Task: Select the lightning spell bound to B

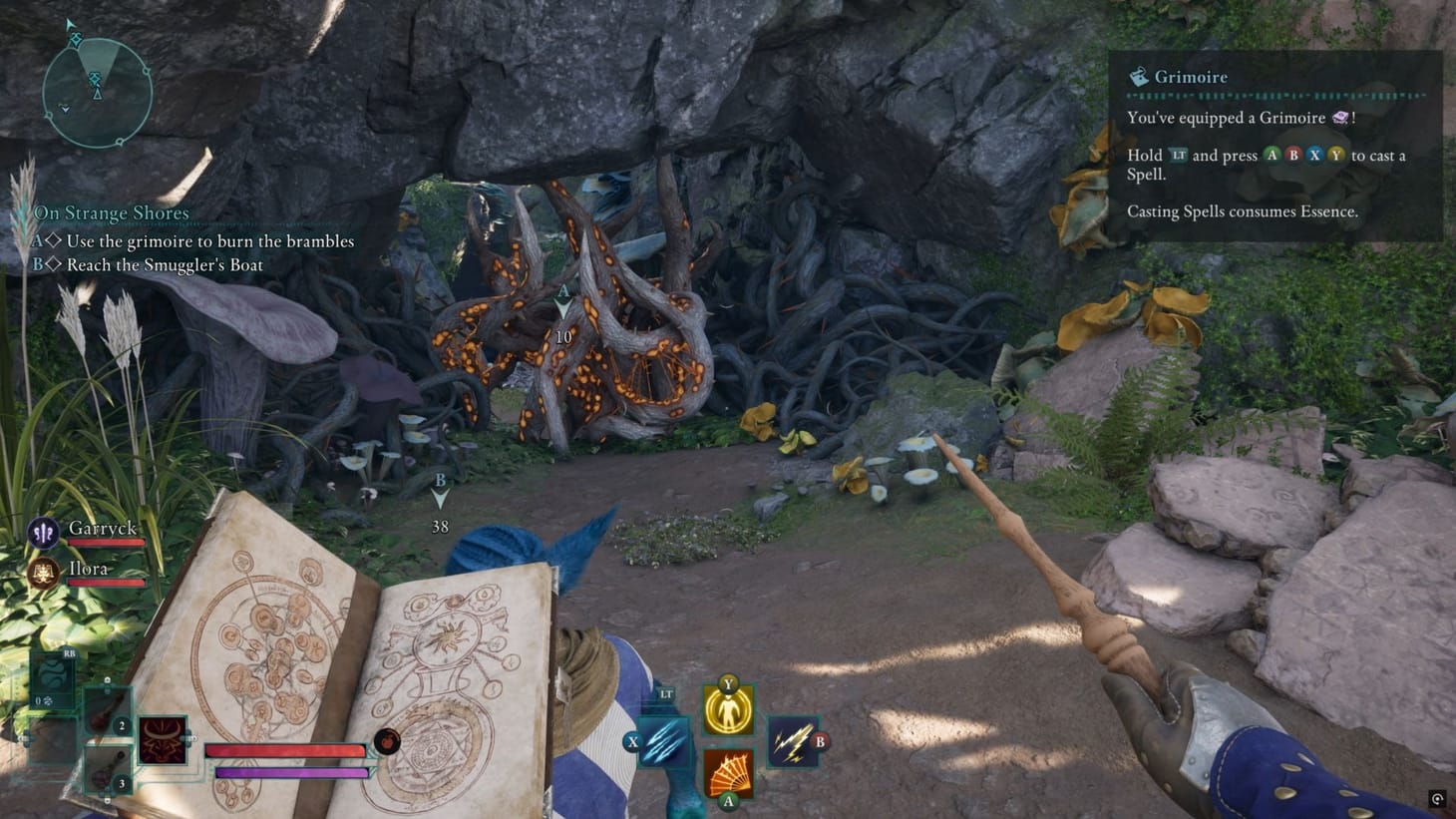Action: (x=794, y=741)
